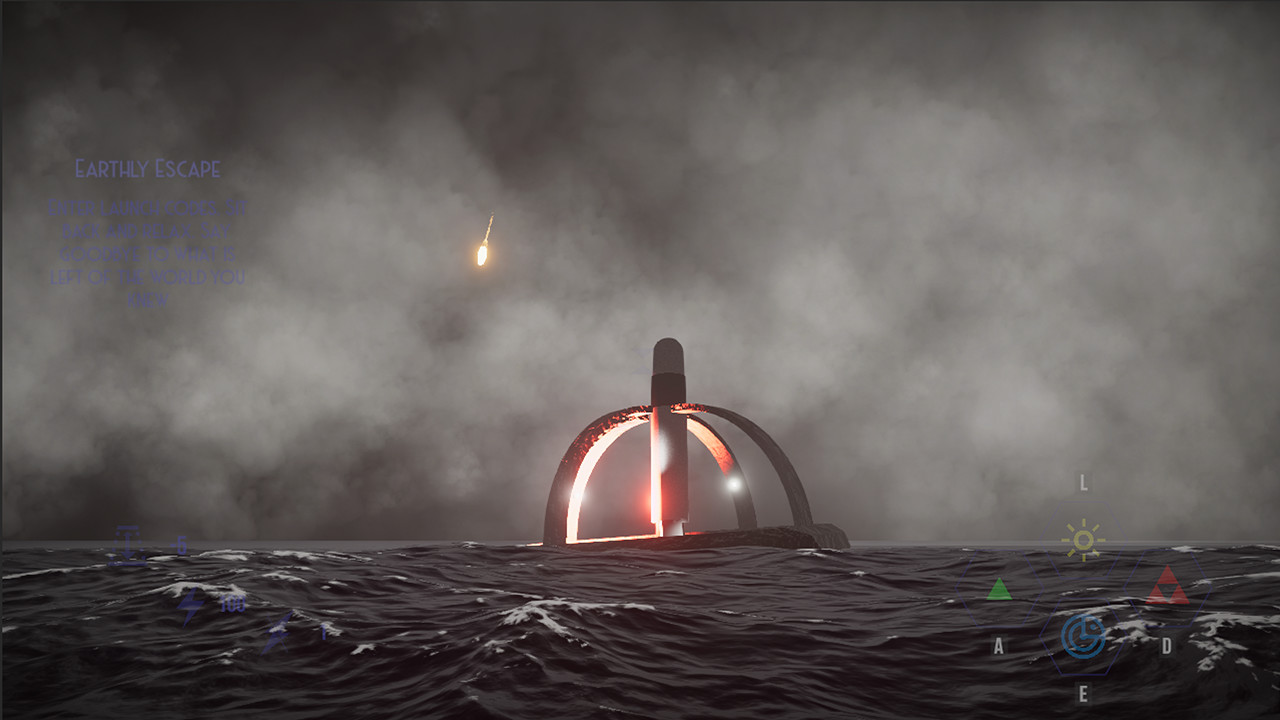Screen dimensions: 1280x720
Task: Open the blue radar scanner hexagon labeled E
Action: click(1084, 633)
